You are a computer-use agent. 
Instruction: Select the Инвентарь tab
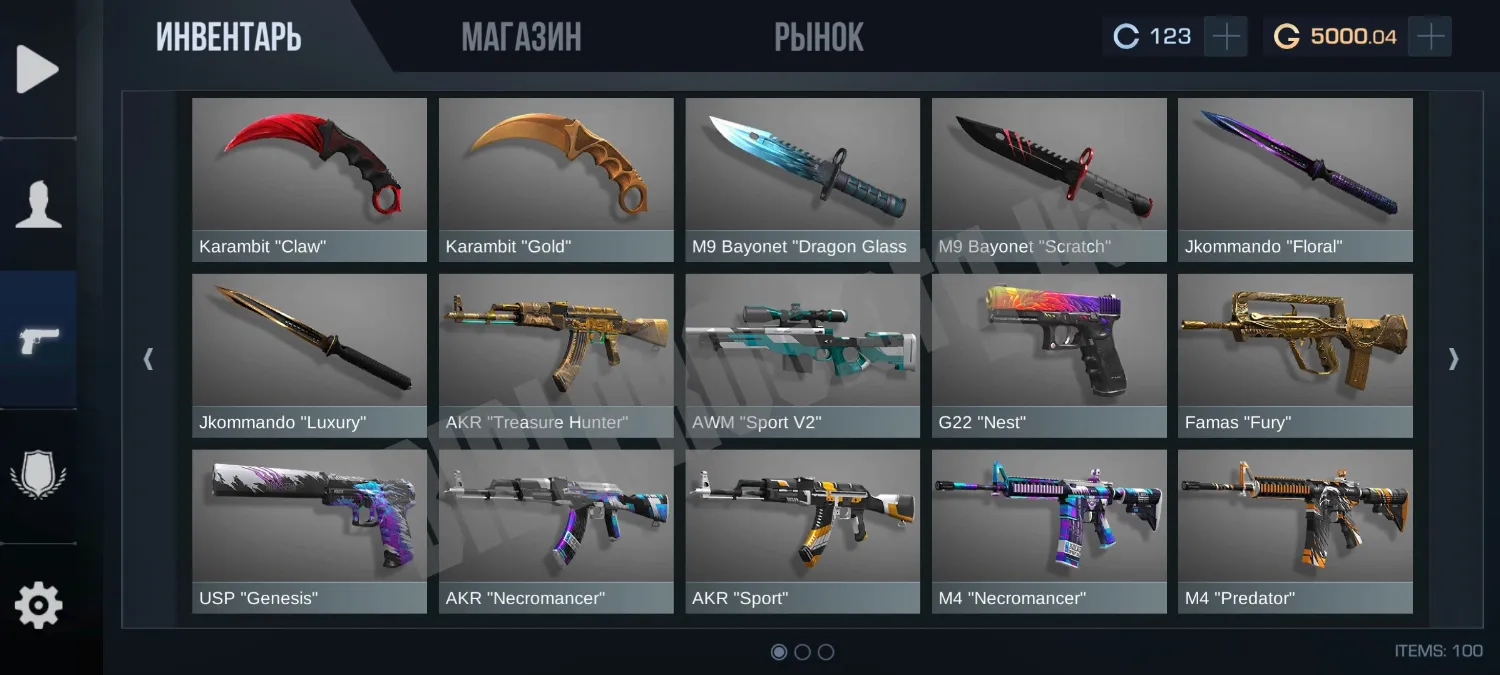(228, 38)
